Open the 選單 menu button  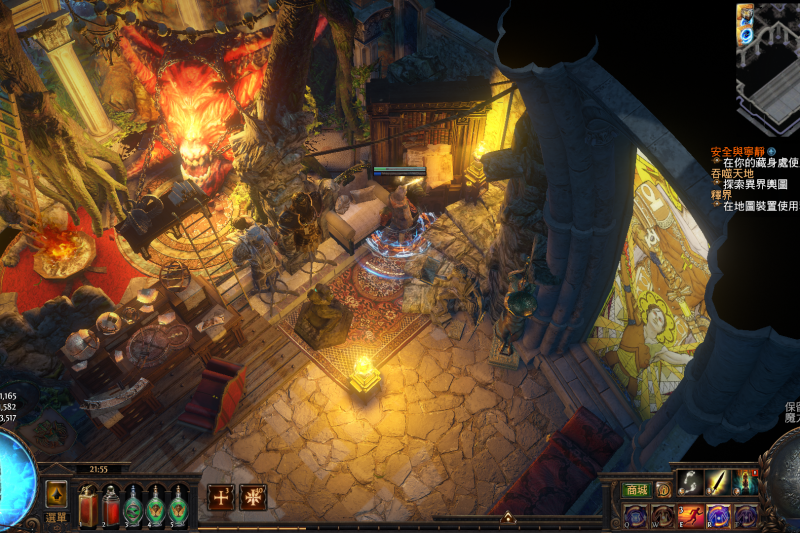point(56,517)
